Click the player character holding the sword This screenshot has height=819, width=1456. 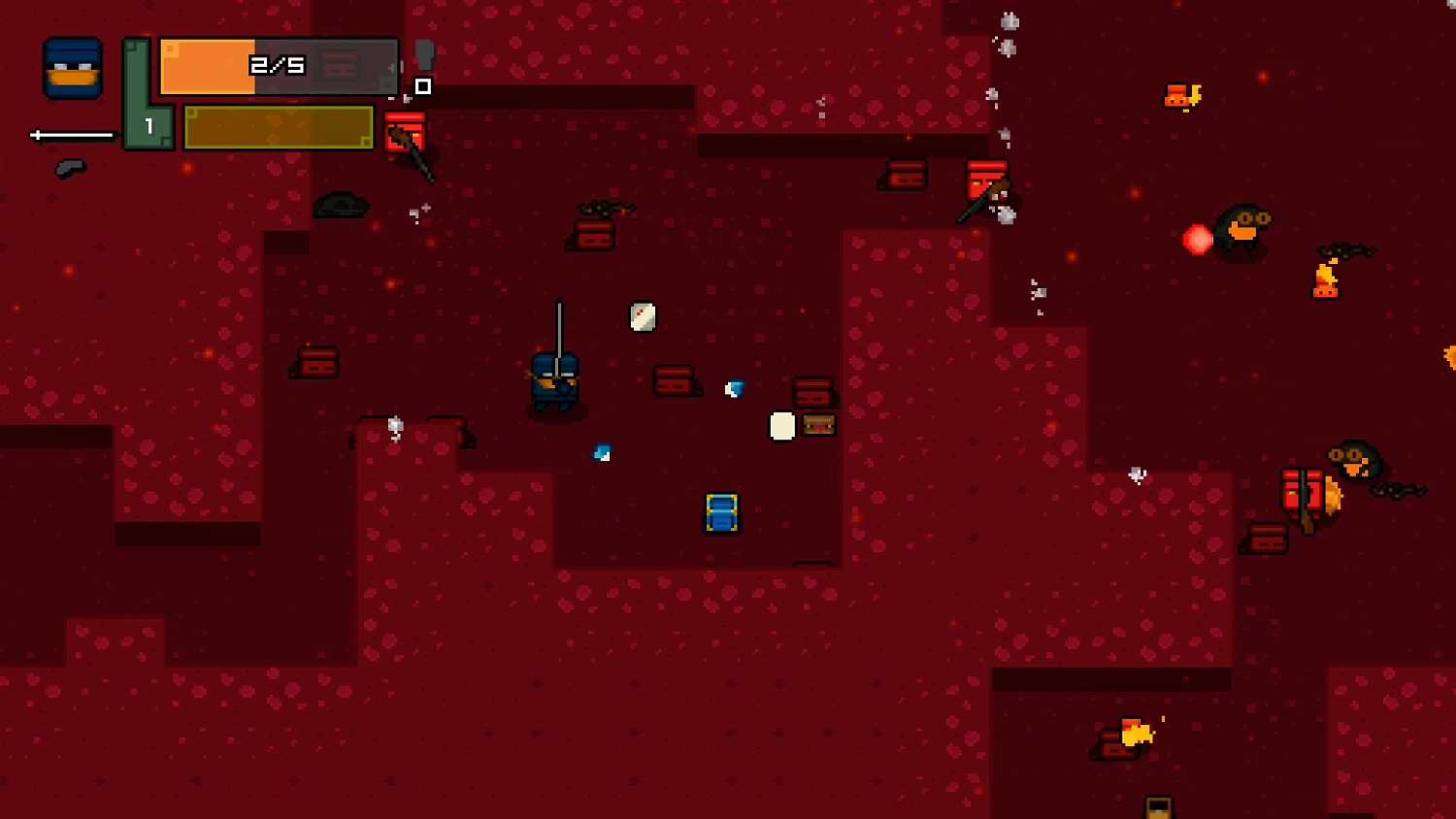coord(554,378)
